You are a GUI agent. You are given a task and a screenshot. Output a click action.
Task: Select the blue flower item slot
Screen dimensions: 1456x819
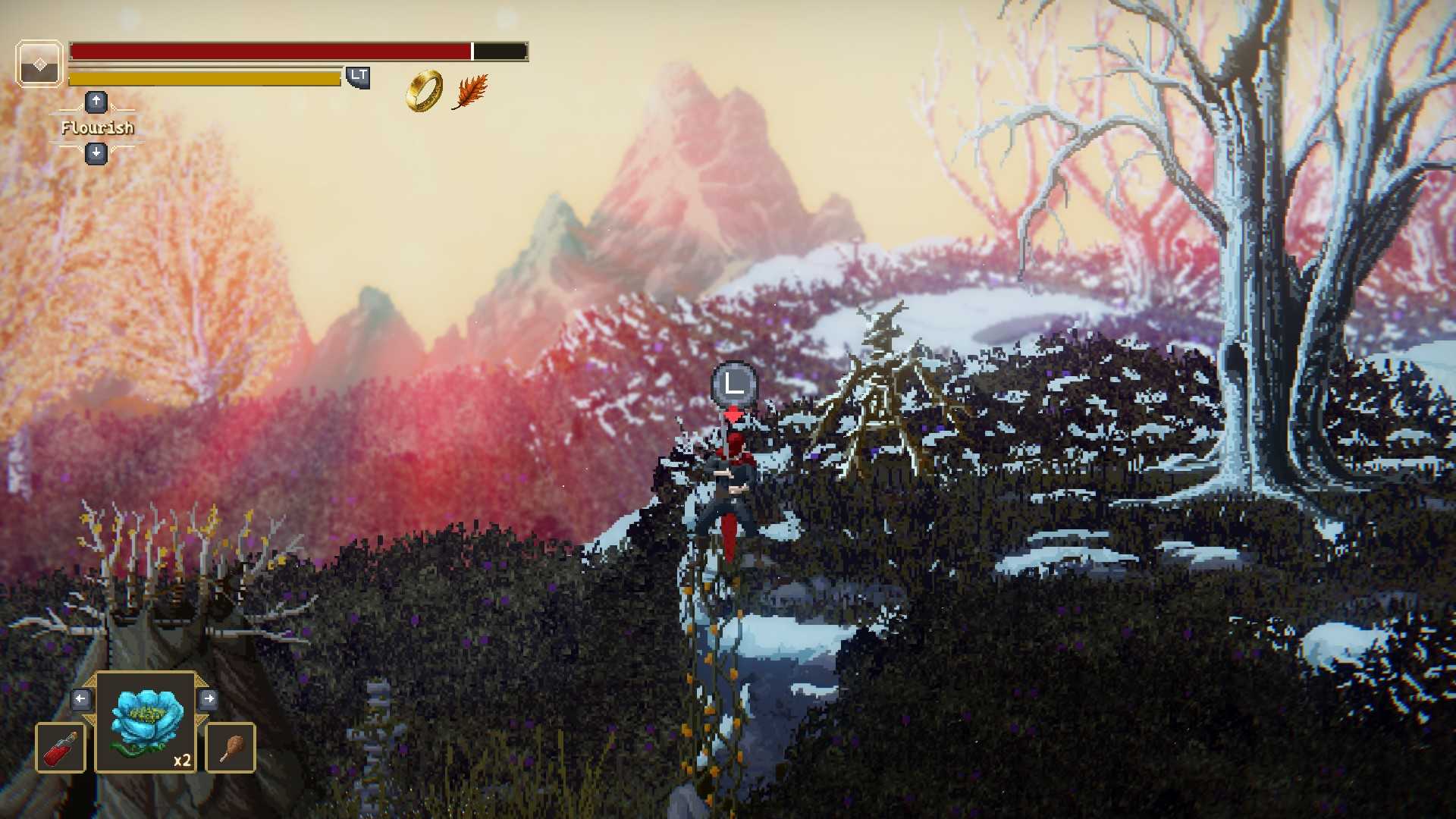pyautogui.click(x=146, y=723)
